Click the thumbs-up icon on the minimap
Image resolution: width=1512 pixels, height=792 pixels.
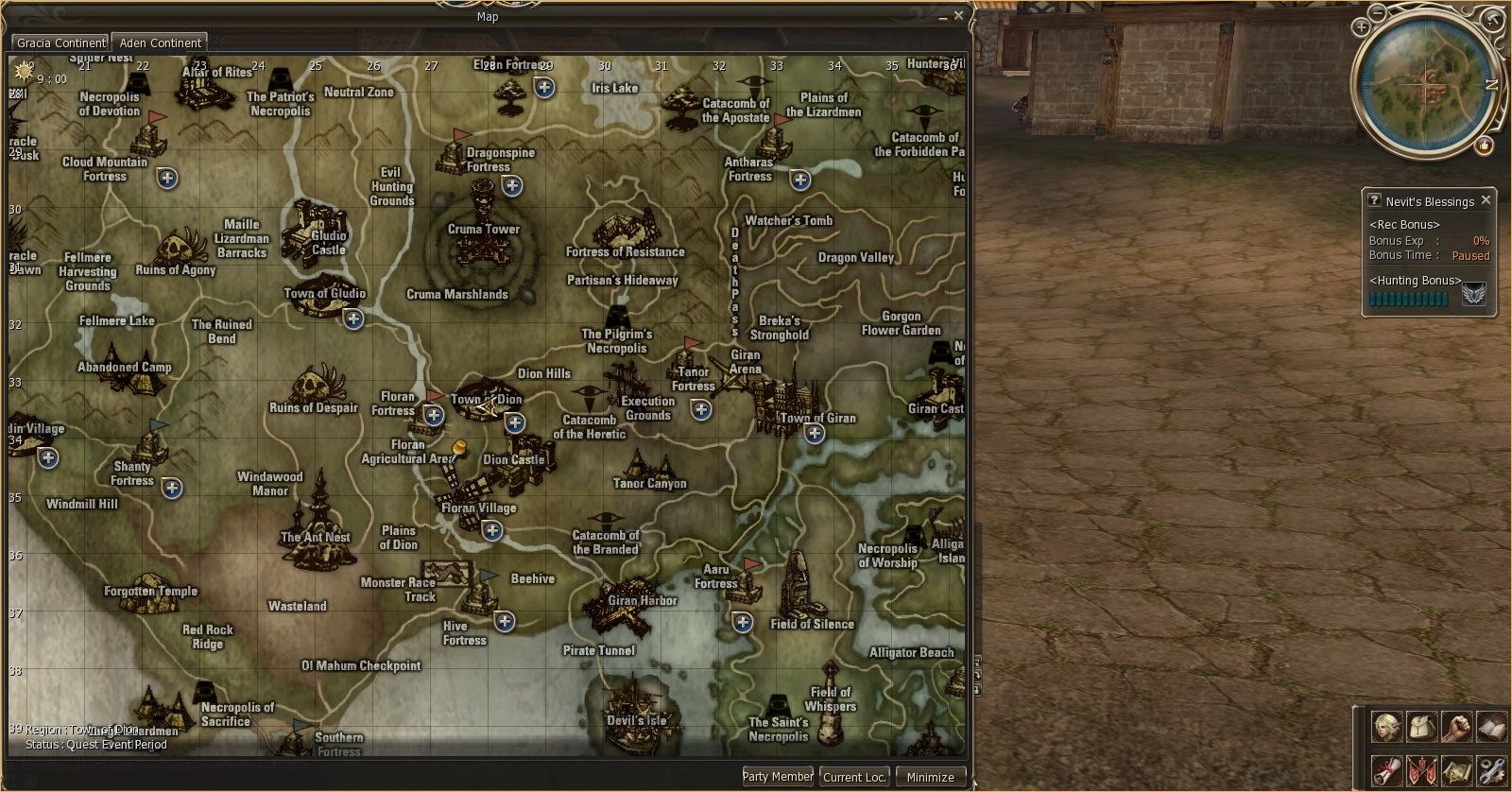click(x=1485, y=146)
